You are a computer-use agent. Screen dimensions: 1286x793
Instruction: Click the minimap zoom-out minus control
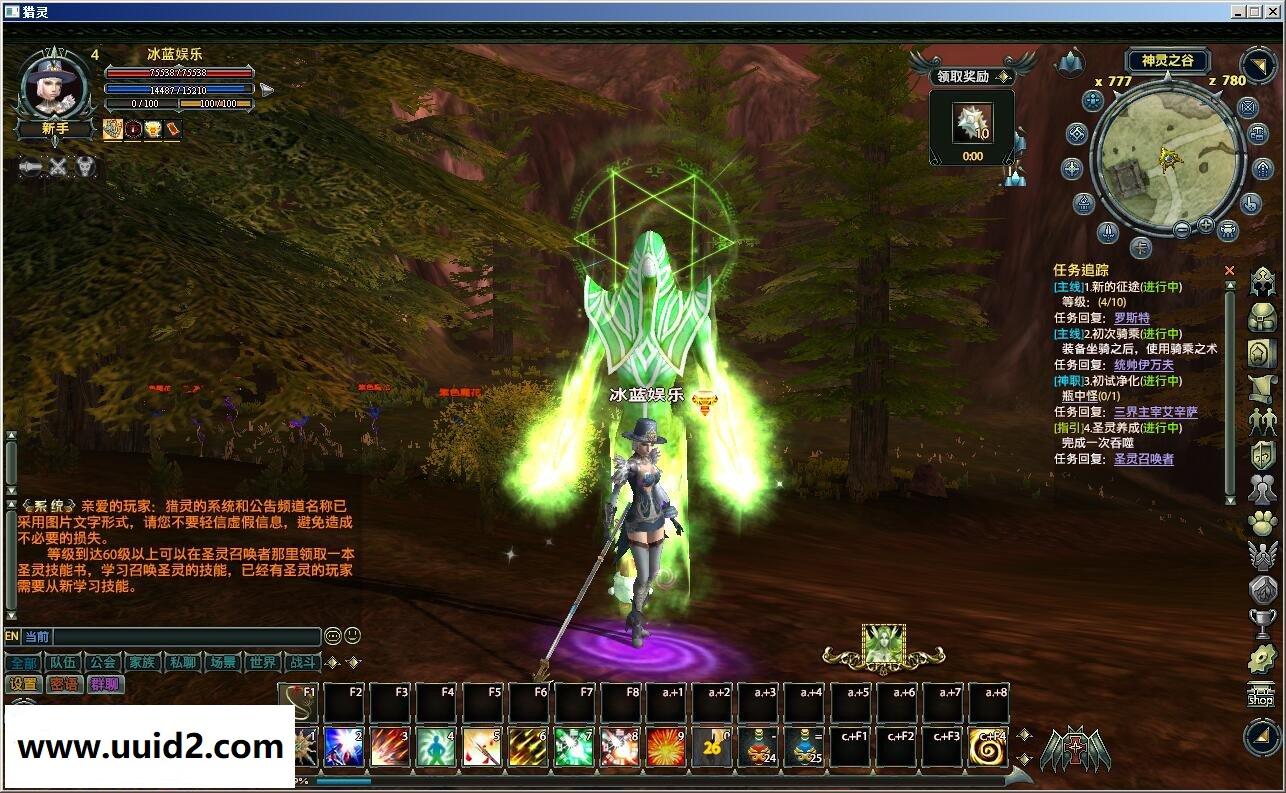pos(1183,228)
